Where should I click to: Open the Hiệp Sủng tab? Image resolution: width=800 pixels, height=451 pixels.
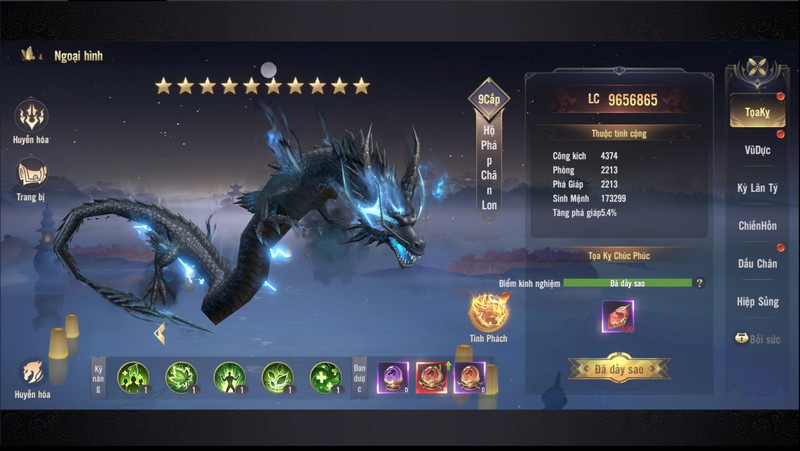coord(757,301)
